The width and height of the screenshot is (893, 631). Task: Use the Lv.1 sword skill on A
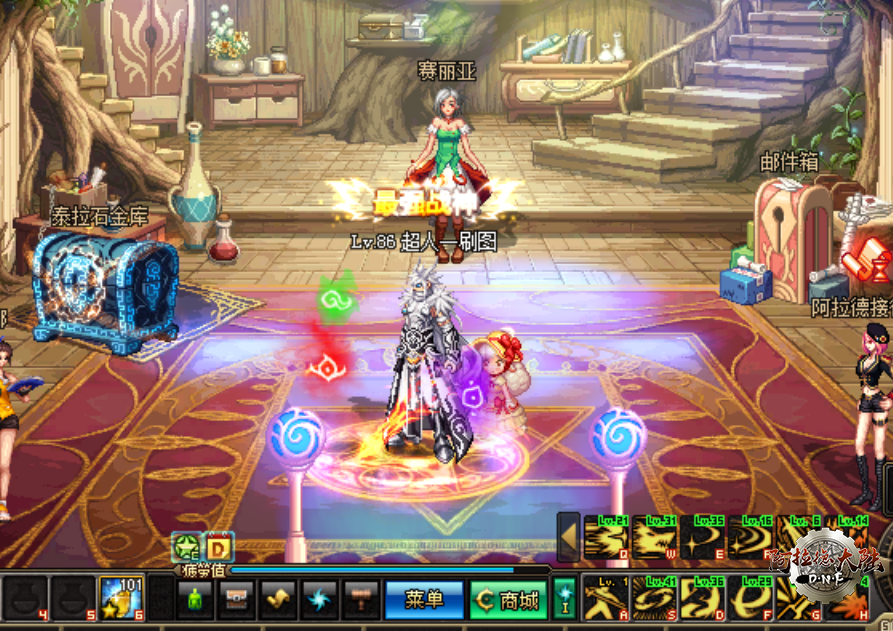click(605, 598)
